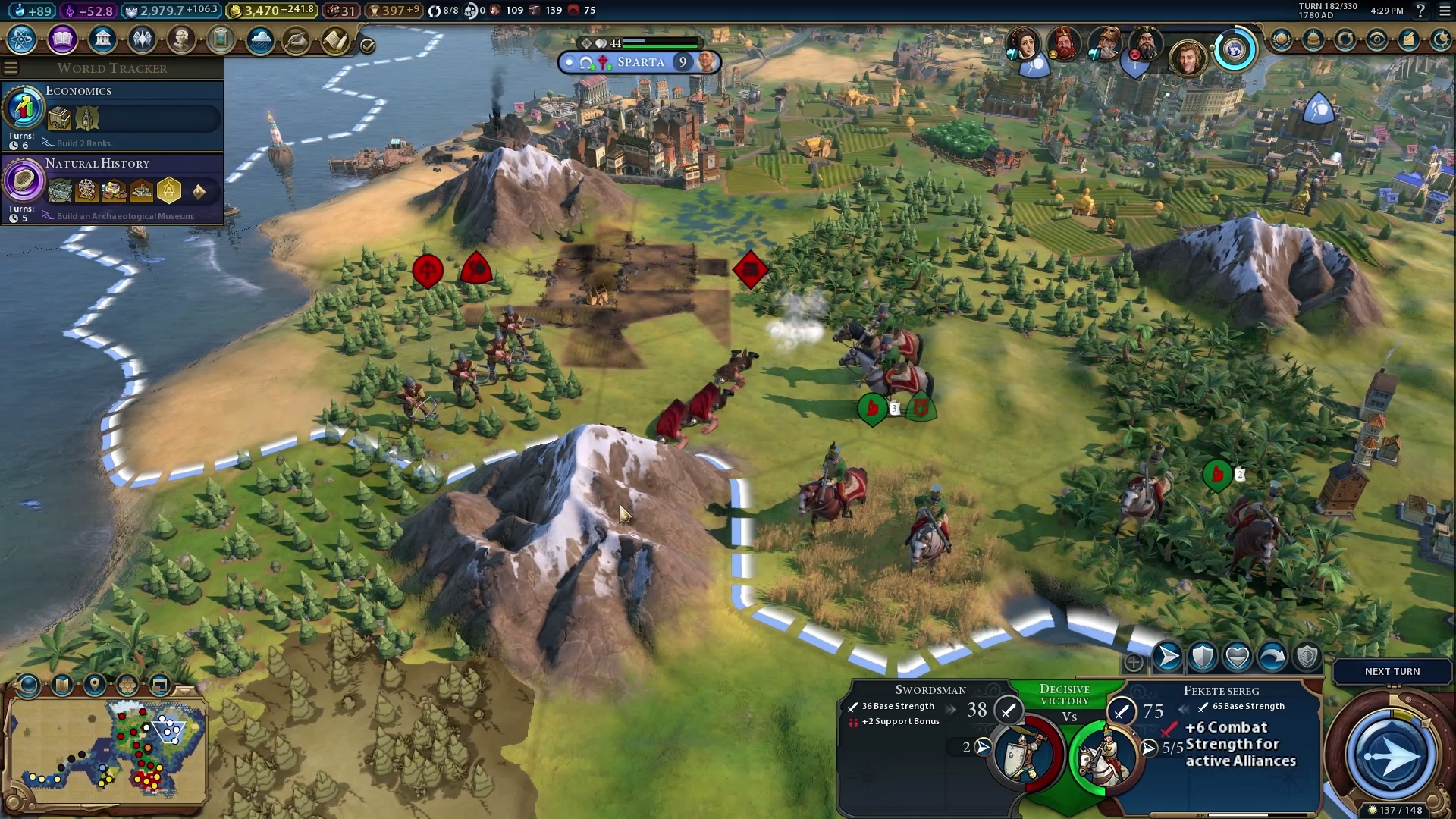Image resolution: width=1456 pixels, height=819 pixels.
Task: Activate the Fortify shield unit action
Action: 1203,657
